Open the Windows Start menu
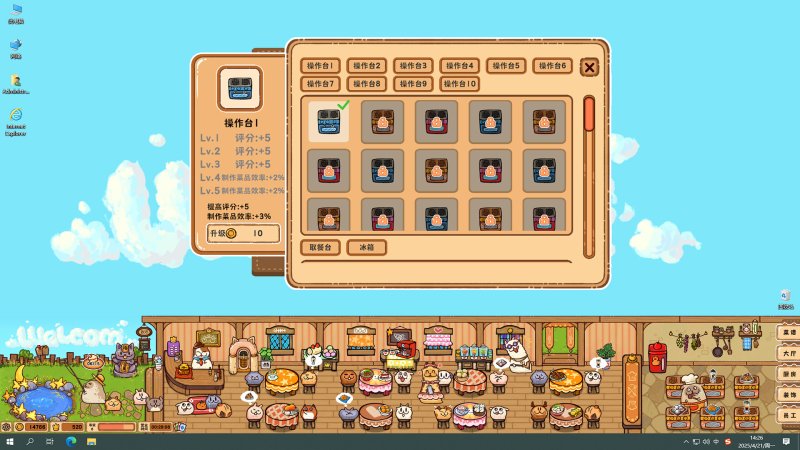This screenshot has height=450, width=800. [10, 441]
